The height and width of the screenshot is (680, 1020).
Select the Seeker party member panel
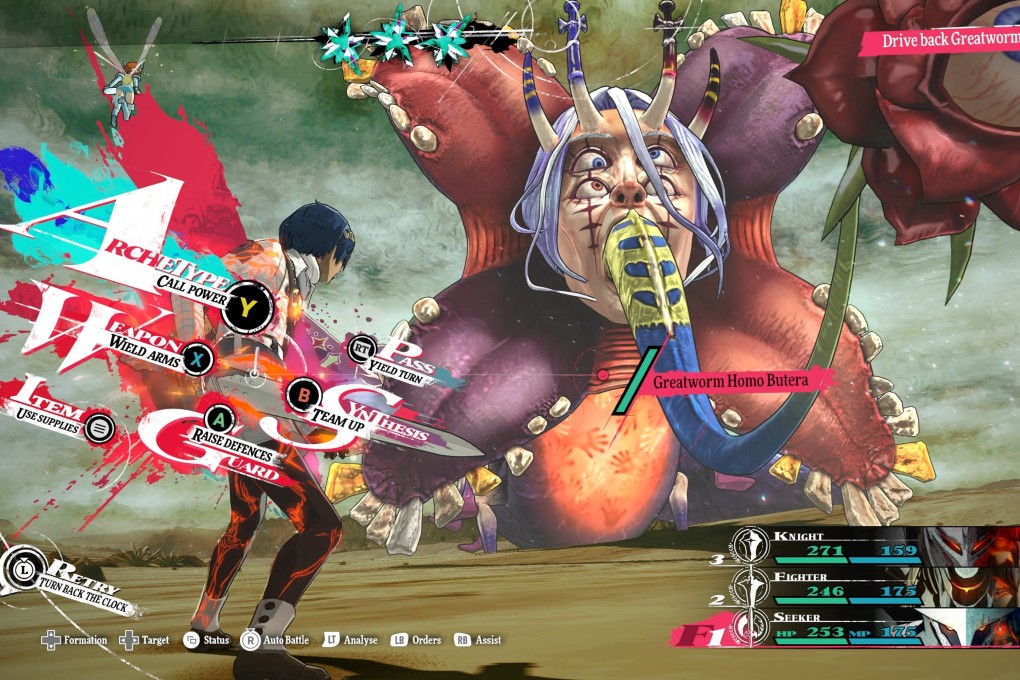click(x=850, y=626)
